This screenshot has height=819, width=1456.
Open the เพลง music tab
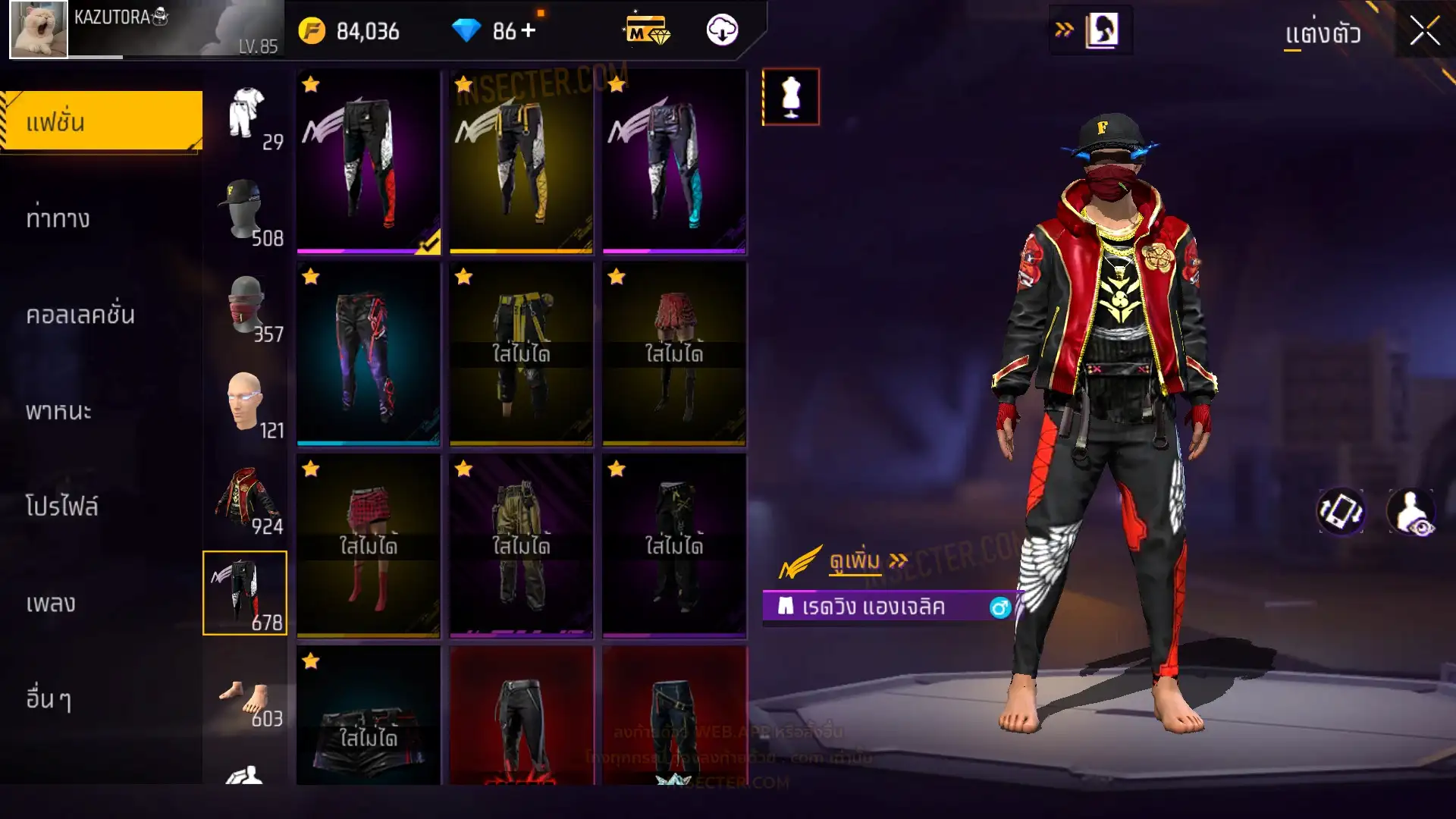pyautogui.click(x=51, y=603)
